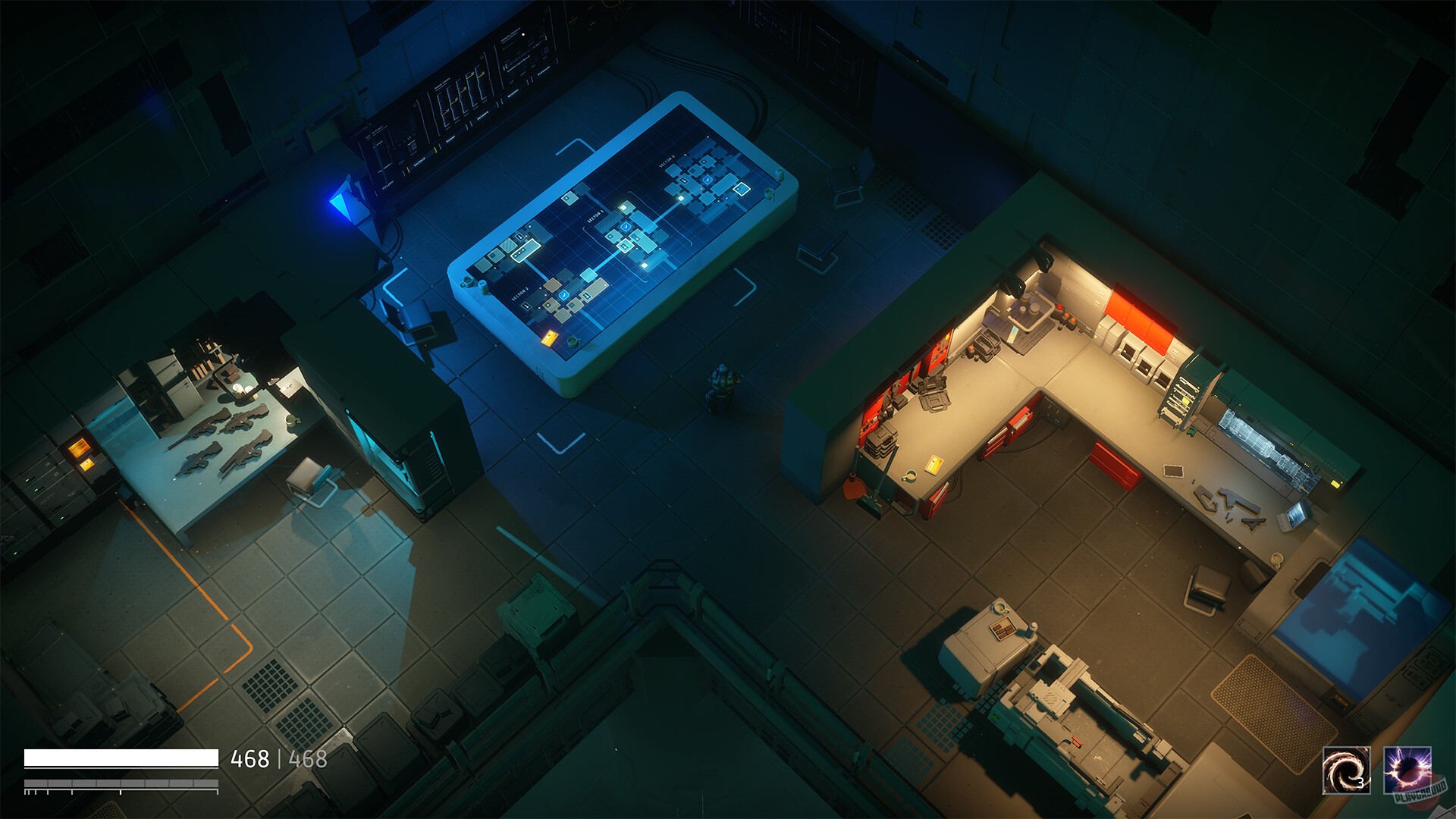The height and width of the screenshot is (819, 1456).
Task: Toggle the checkmark room marker in Sector 0
Action: [x=708, y=179]
